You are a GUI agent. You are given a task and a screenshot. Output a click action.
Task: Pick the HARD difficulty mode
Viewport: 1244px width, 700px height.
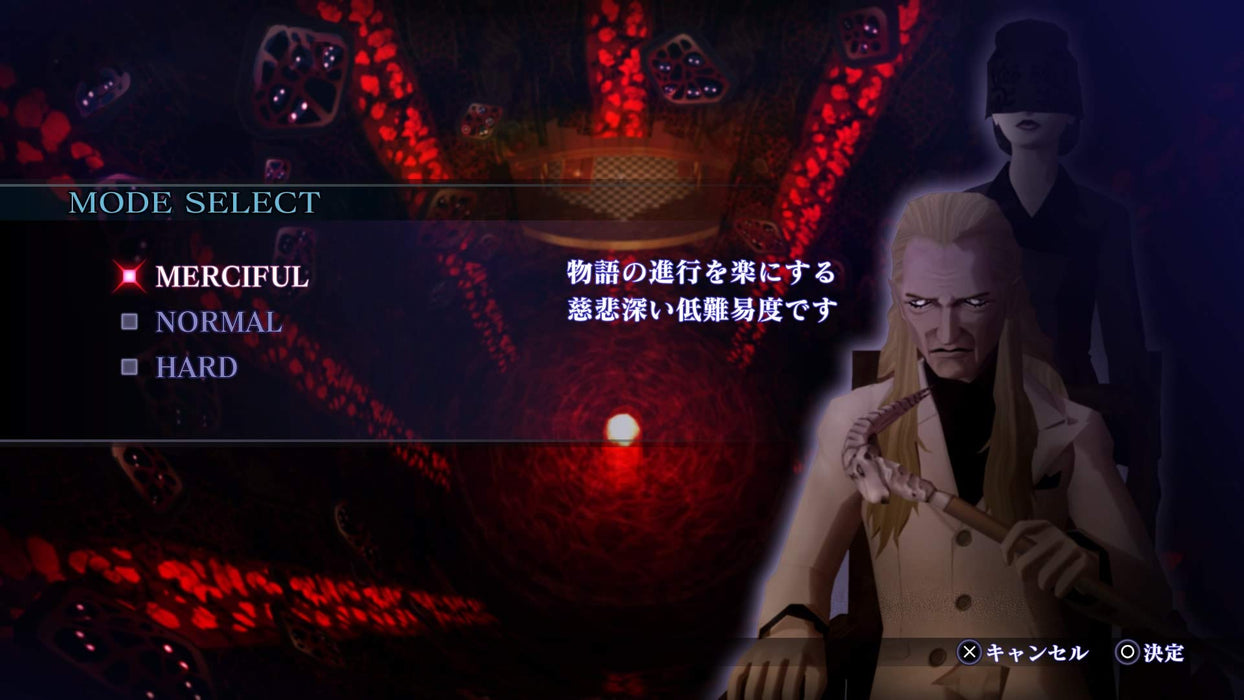point(196,367)
